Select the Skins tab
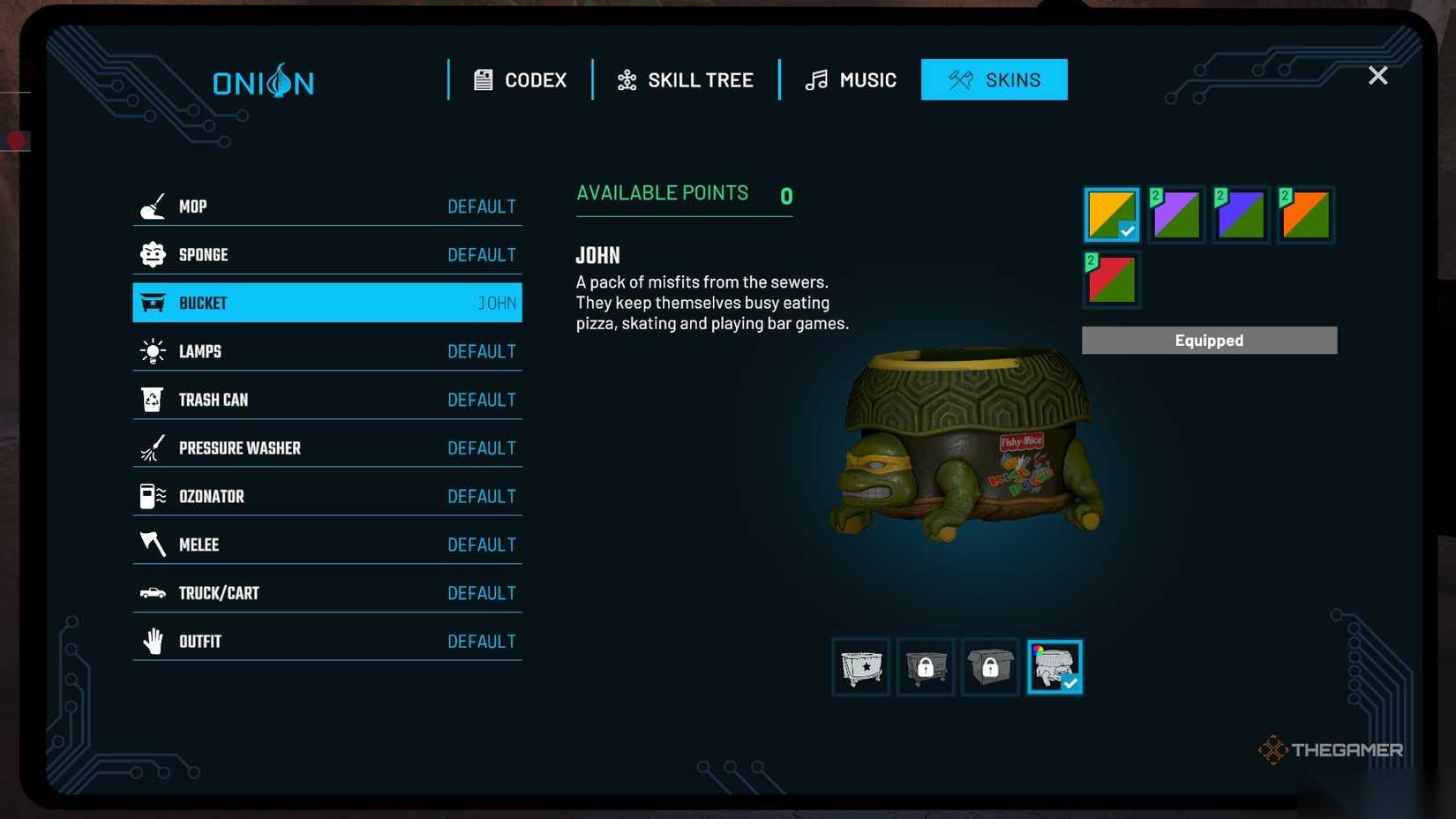This screenshot has height=819, width=1456. coord(994,80)
